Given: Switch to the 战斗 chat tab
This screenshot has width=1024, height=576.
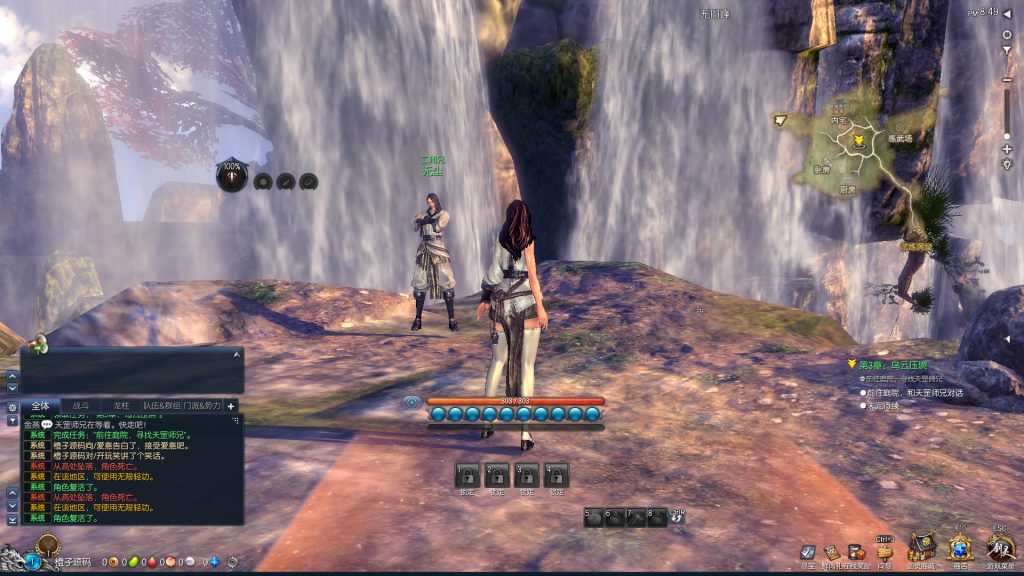Looking at the screenshot, I should pyautogui.click(x=81, y=406).
